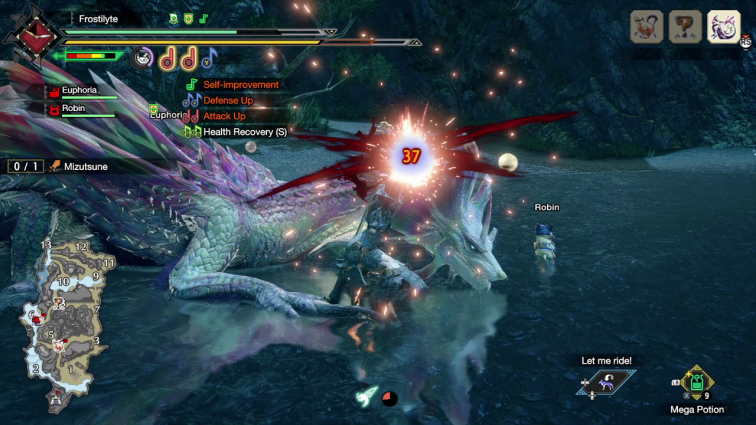Screen dimensions: 756x425
Task: Click the Self-improvement melody entry
Action: coord(240,85)
